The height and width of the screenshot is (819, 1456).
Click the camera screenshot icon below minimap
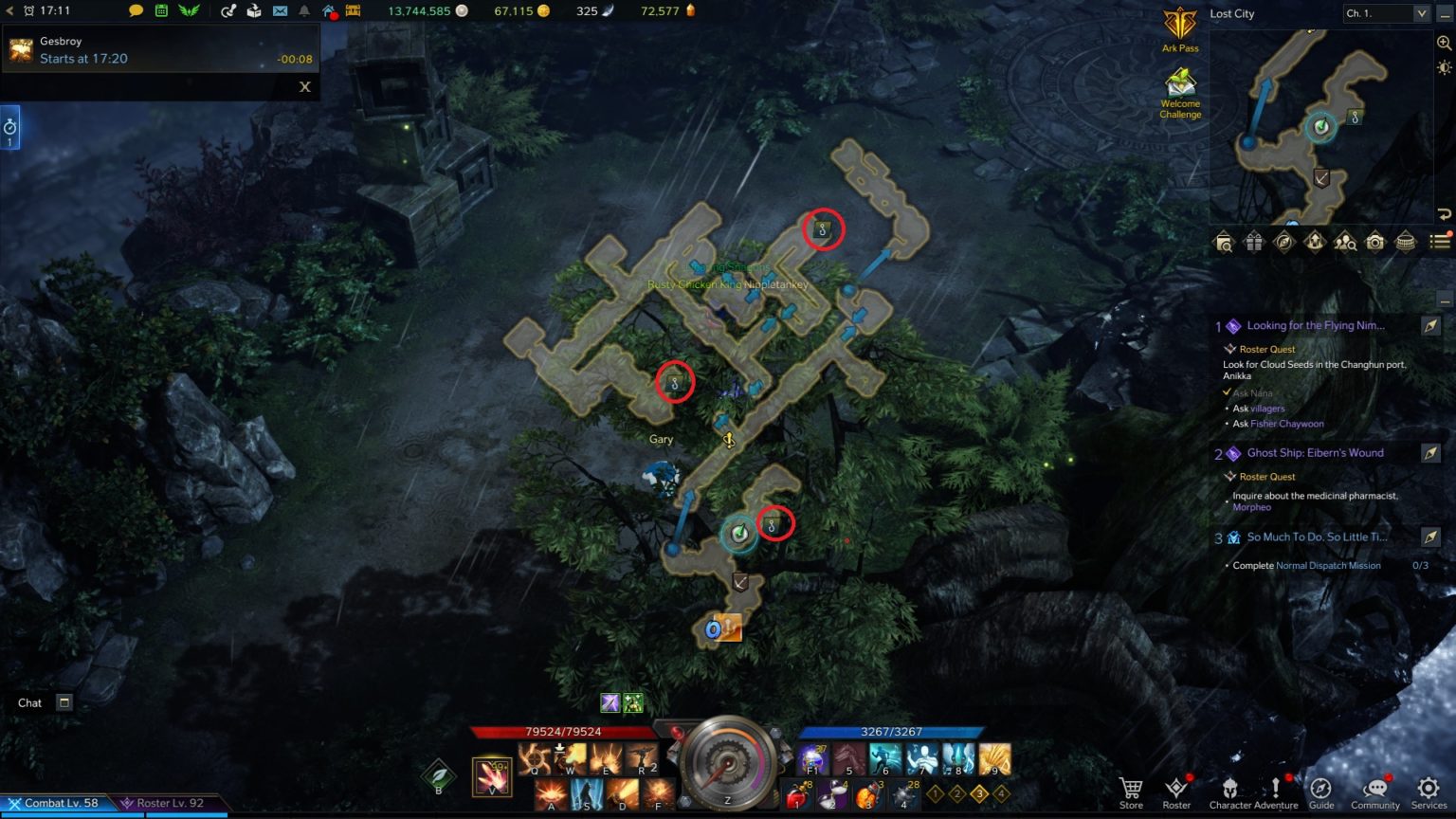pyautogui.click(x=1375, y=242)
